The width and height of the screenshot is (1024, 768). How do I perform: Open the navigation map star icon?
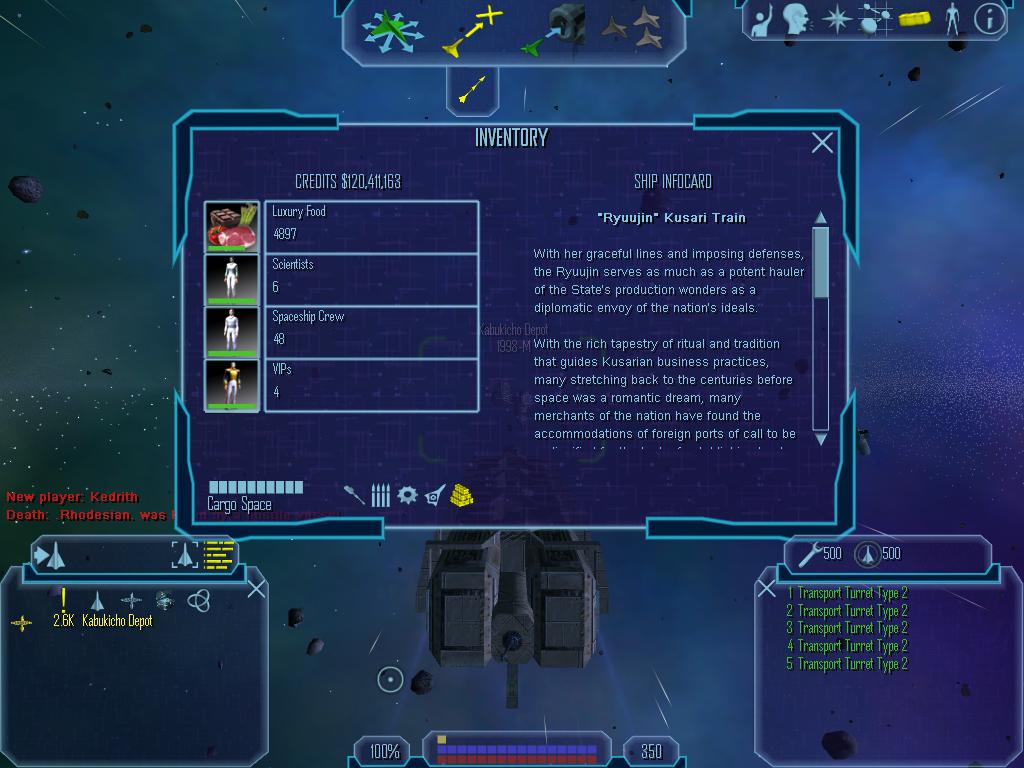point(835,19)
